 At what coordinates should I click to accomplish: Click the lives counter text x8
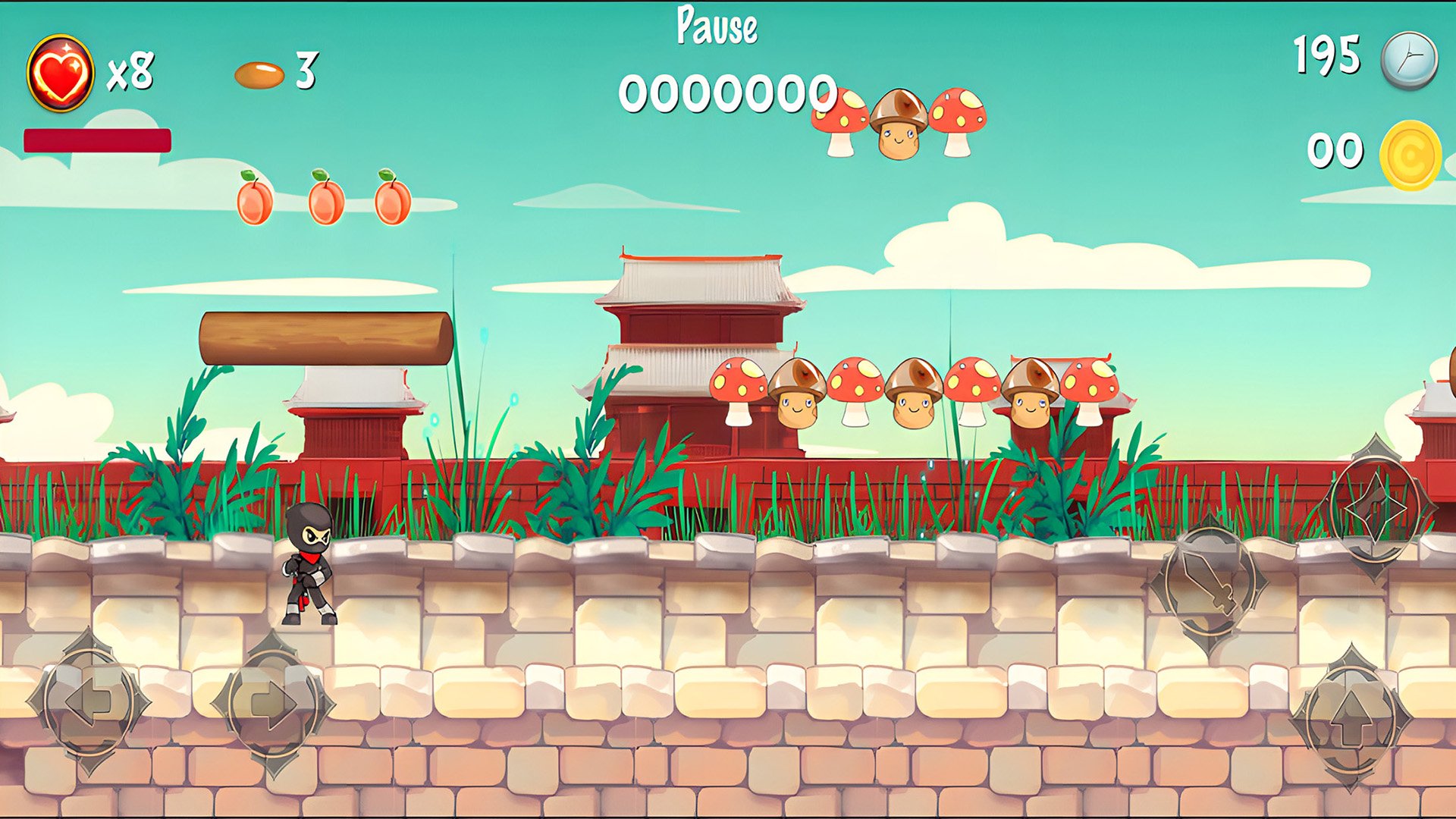130,71
